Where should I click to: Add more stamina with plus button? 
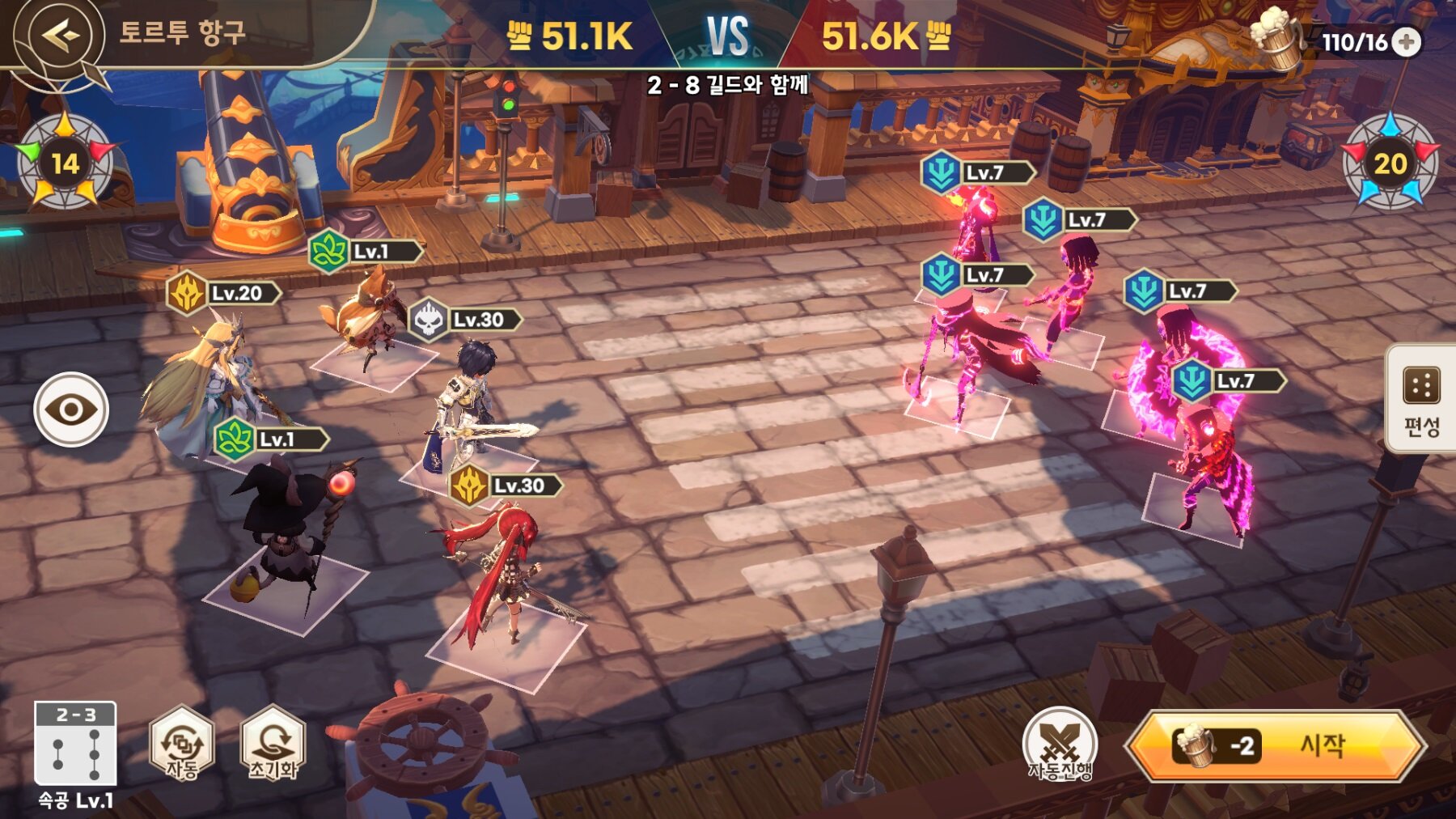(1407, 42)
